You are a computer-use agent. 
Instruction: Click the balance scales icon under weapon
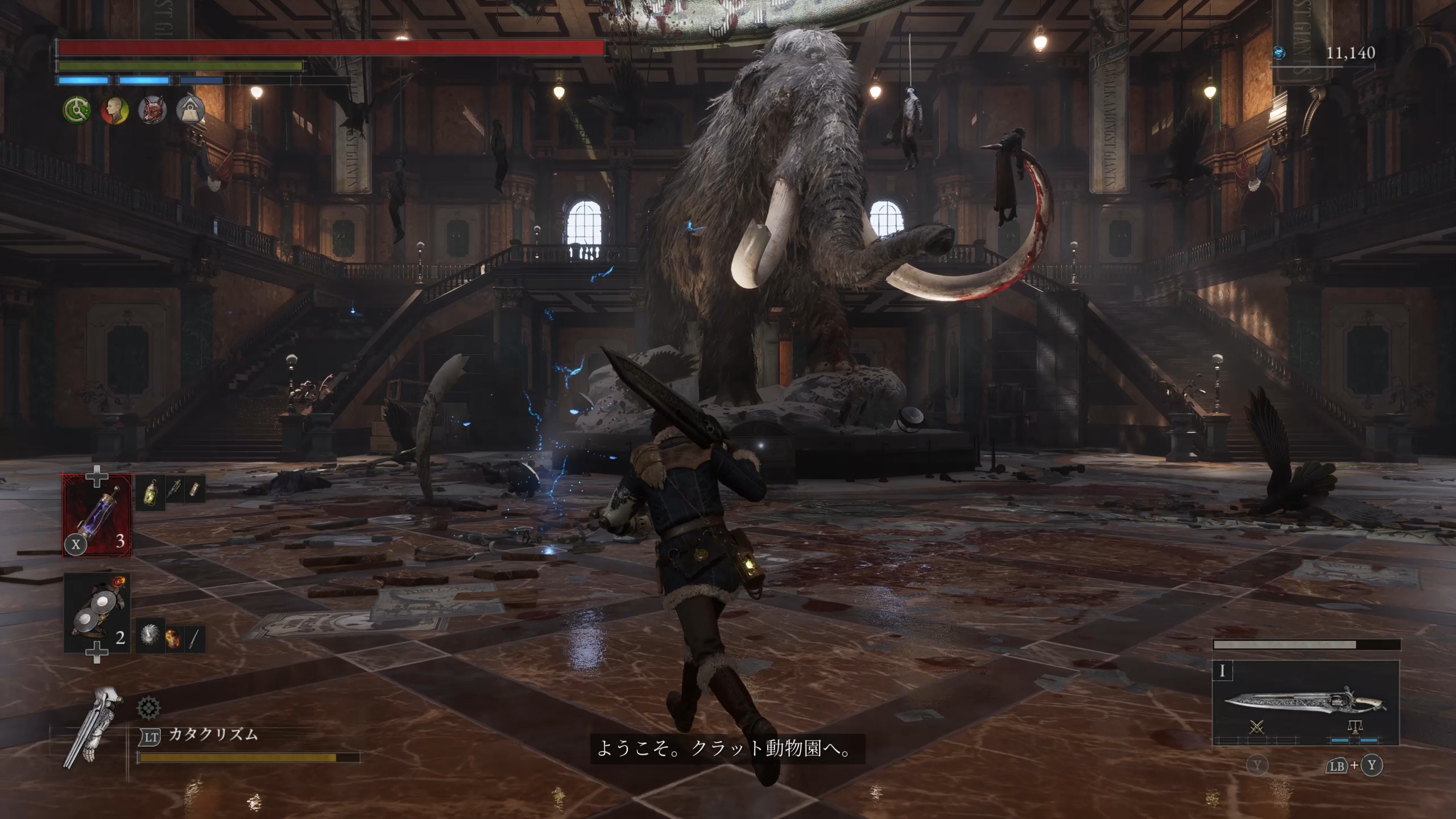(x=1355, y=727)
